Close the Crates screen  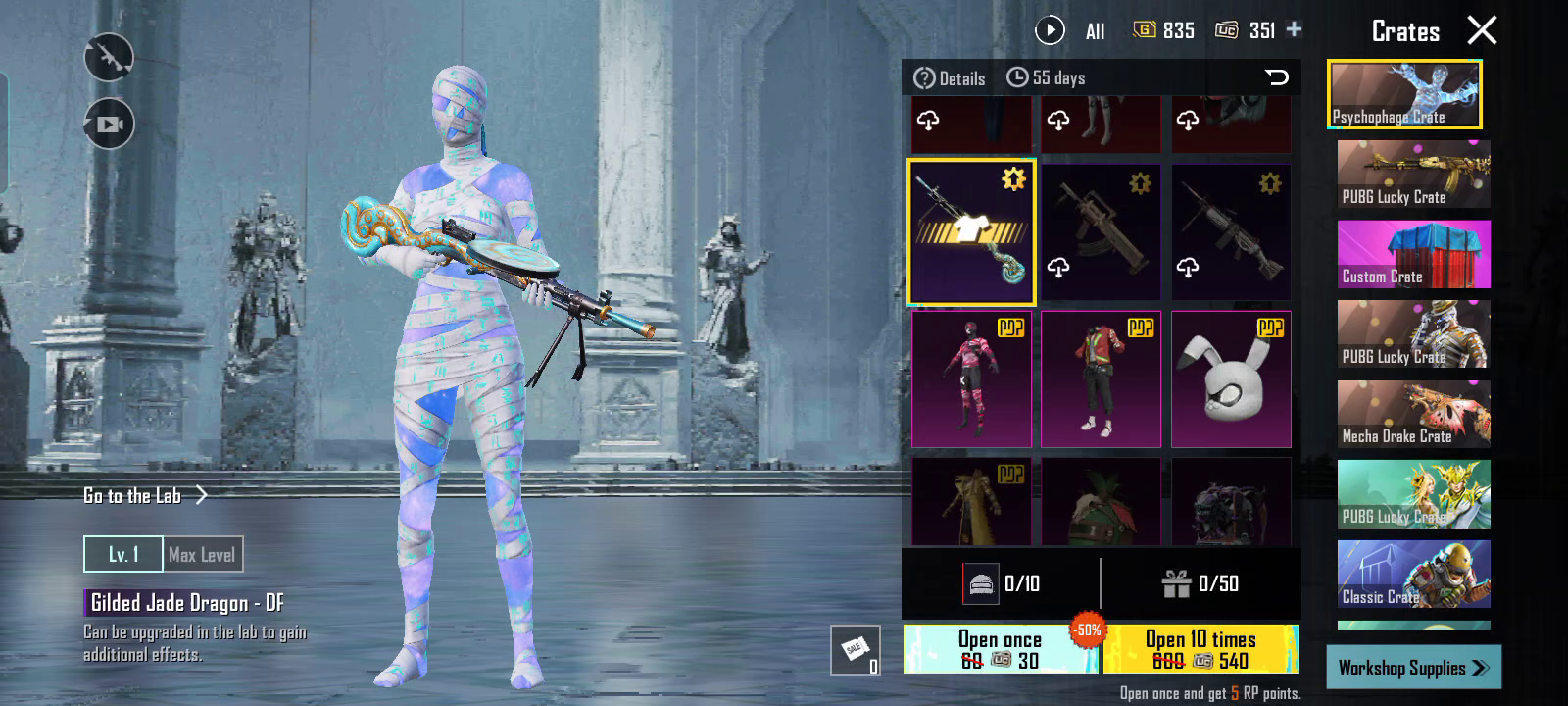(1482, 30)
